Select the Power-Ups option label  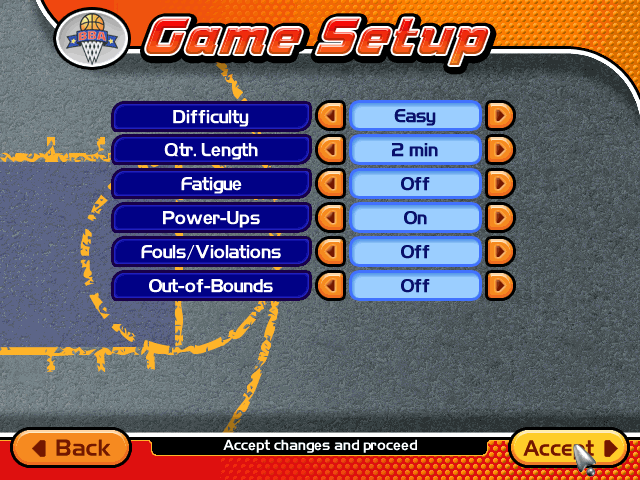point(211,218)
